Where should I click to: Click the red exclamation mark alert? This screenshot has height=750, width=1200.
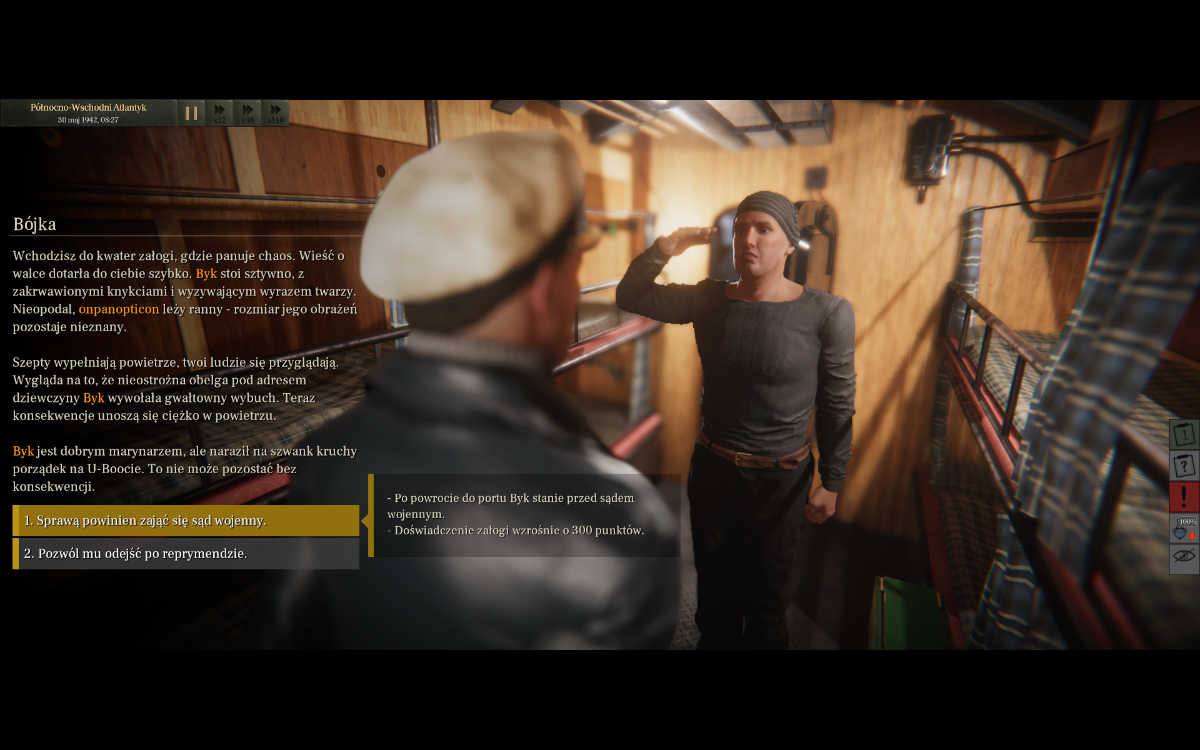tap(1184, 496)
